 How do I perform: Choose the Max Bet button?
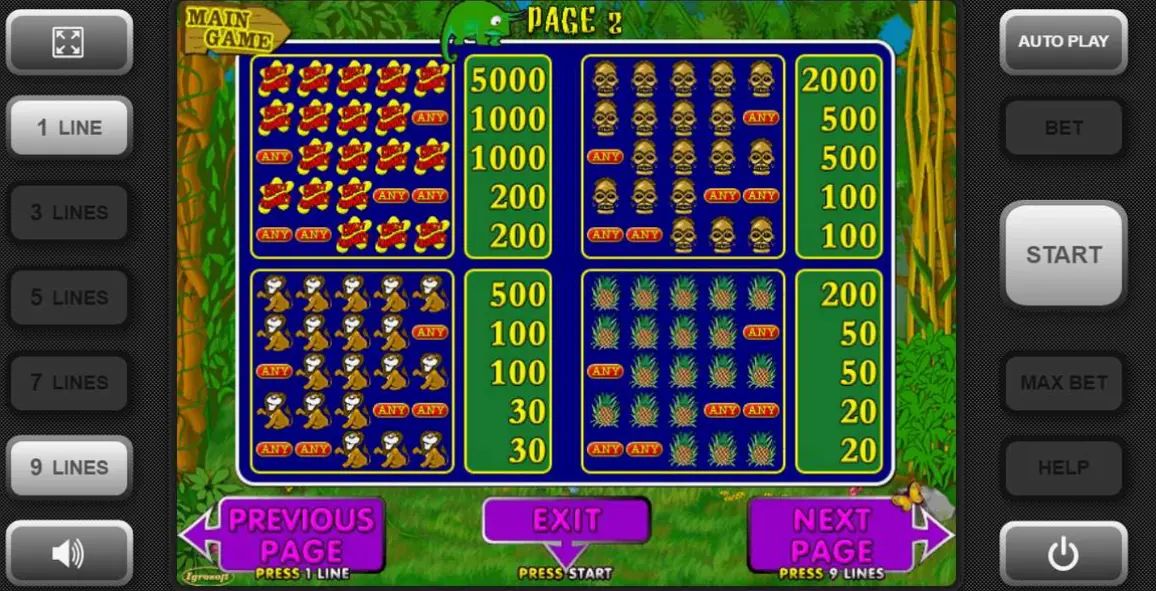[x=1063, y=382]
